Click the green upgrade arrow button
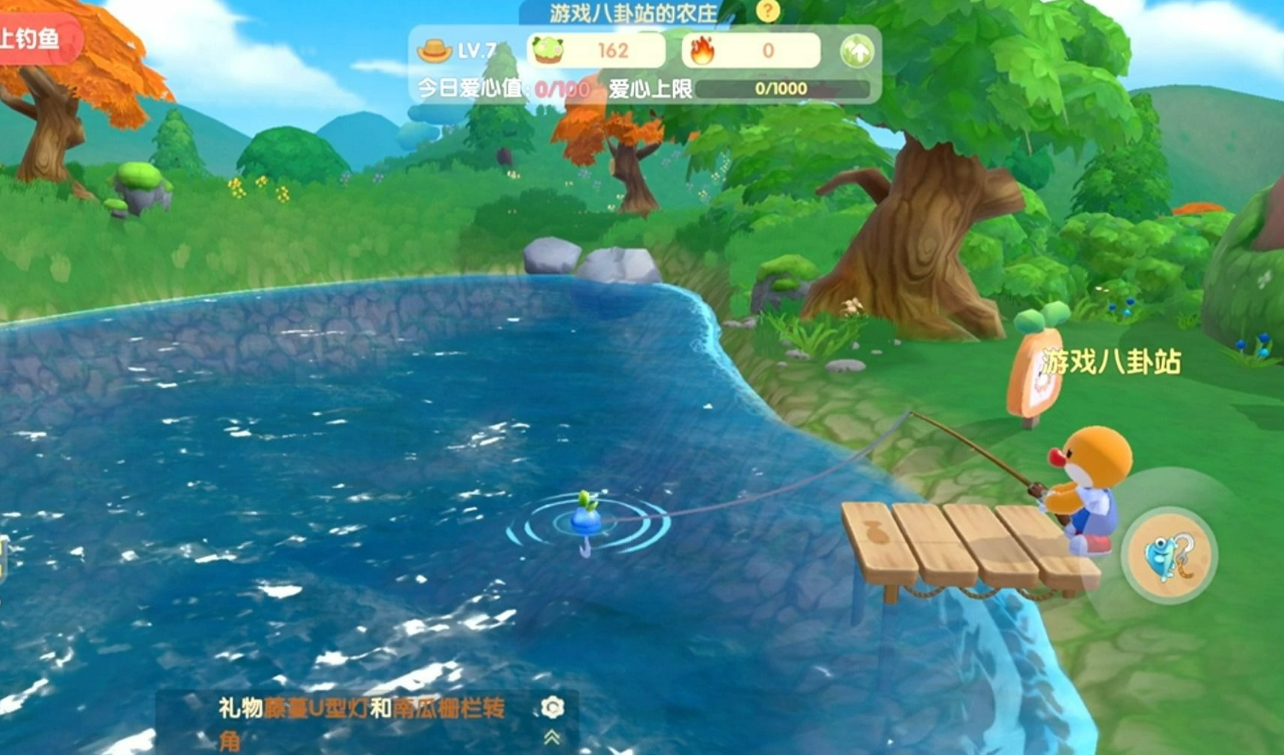The width and height of the screenshot is (1284, 755). coord(856,51)
